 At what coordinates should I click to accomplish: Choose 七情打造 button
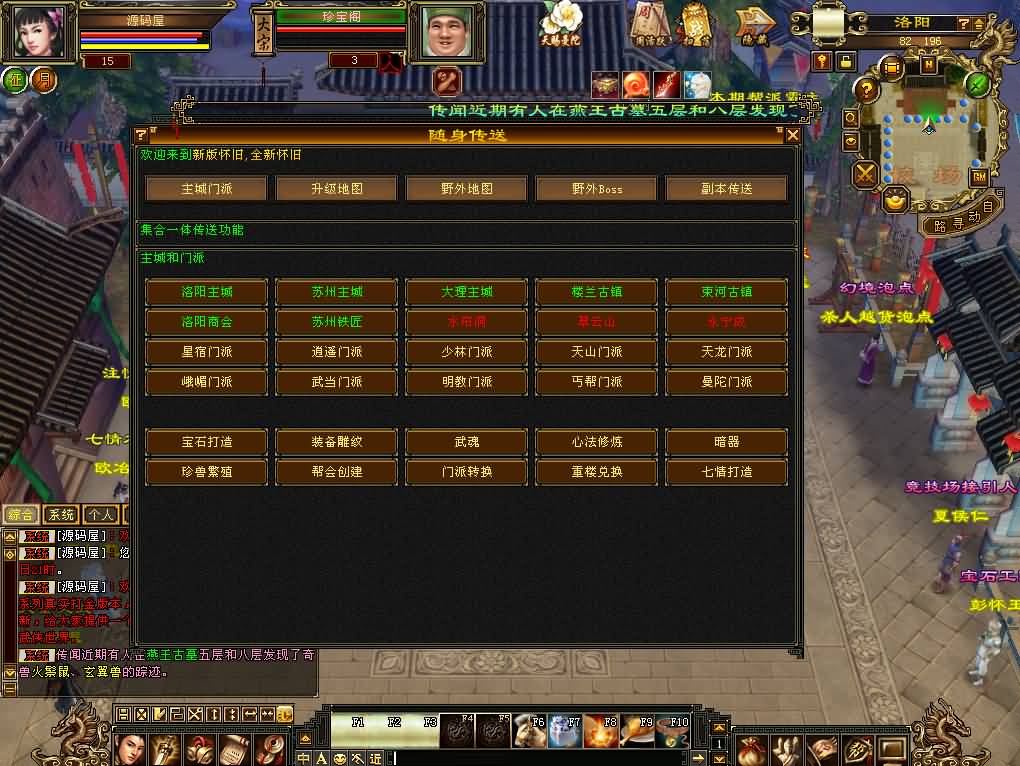click(x=726, y=471)
